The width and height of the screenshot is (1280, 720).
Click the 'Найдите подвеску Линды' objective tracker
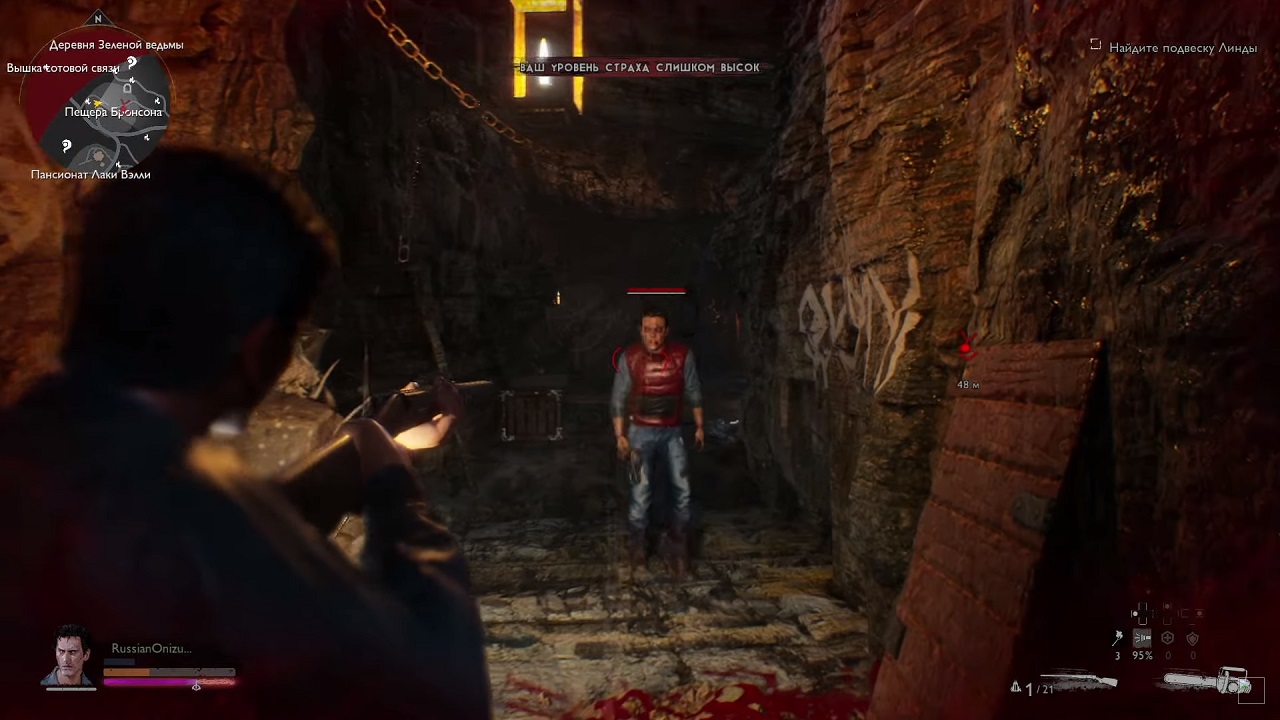1182,48
